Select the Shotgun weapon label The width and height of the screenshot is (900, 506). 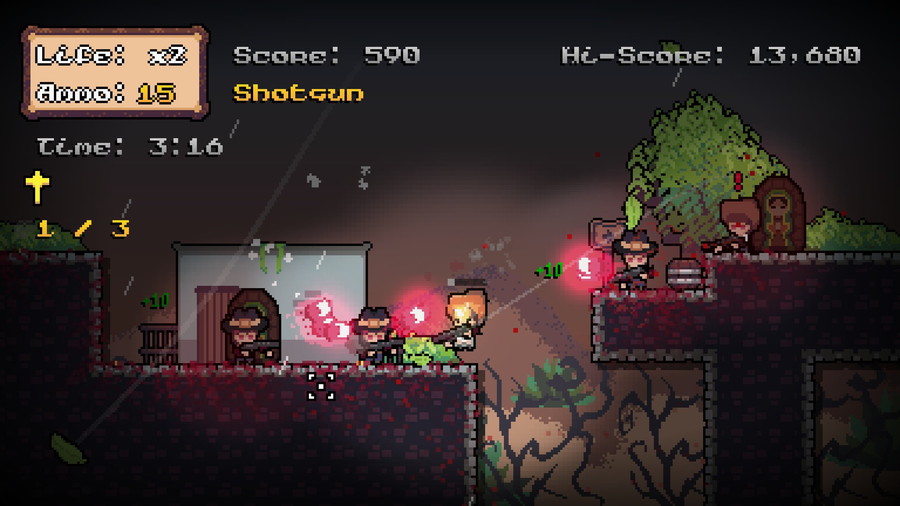pyautogui.click(x=298, y=93)
